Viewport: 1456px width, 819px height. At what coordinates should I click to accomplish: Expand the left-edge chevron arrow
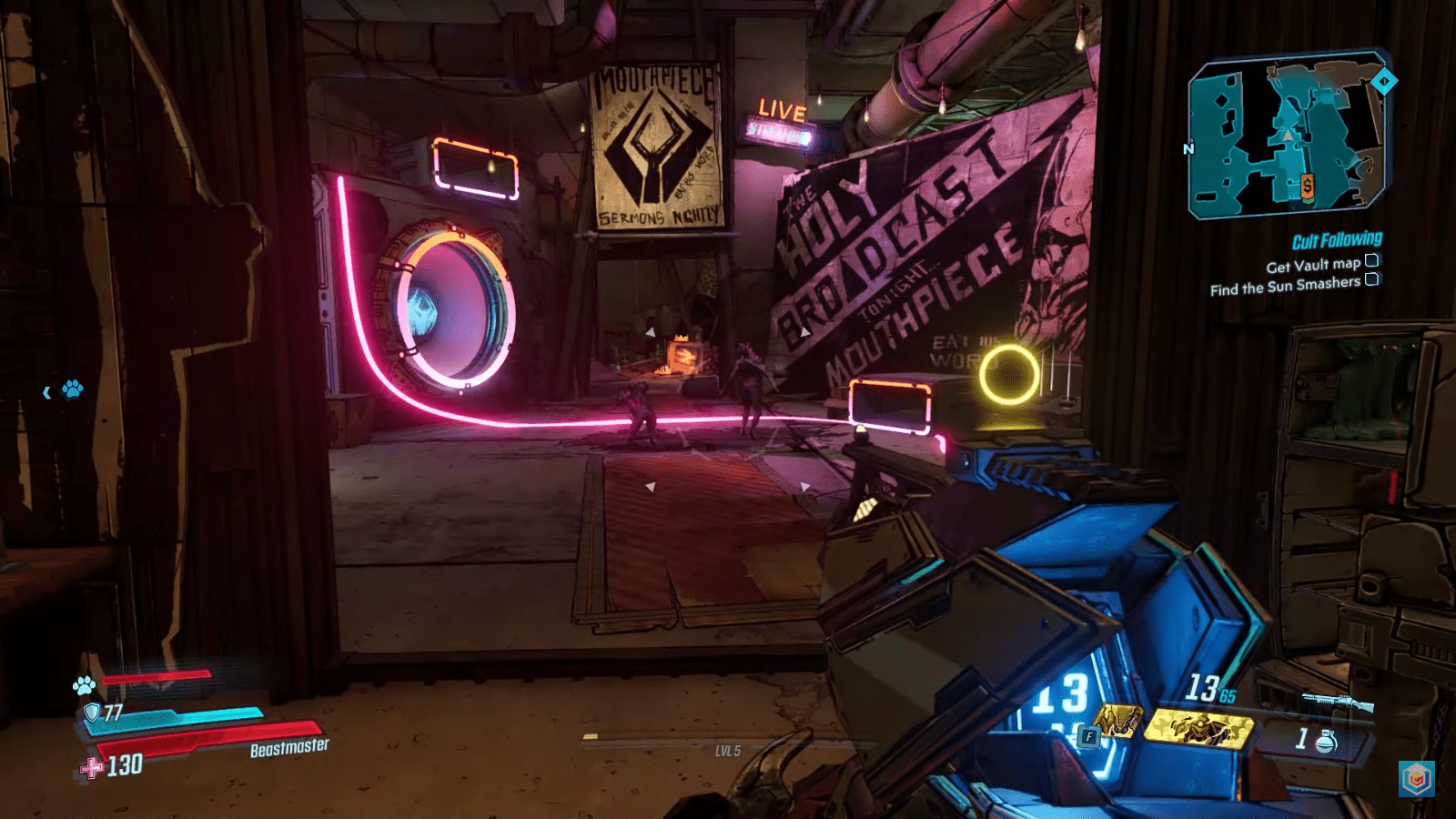pyautogui.click(x=46, y=393)
